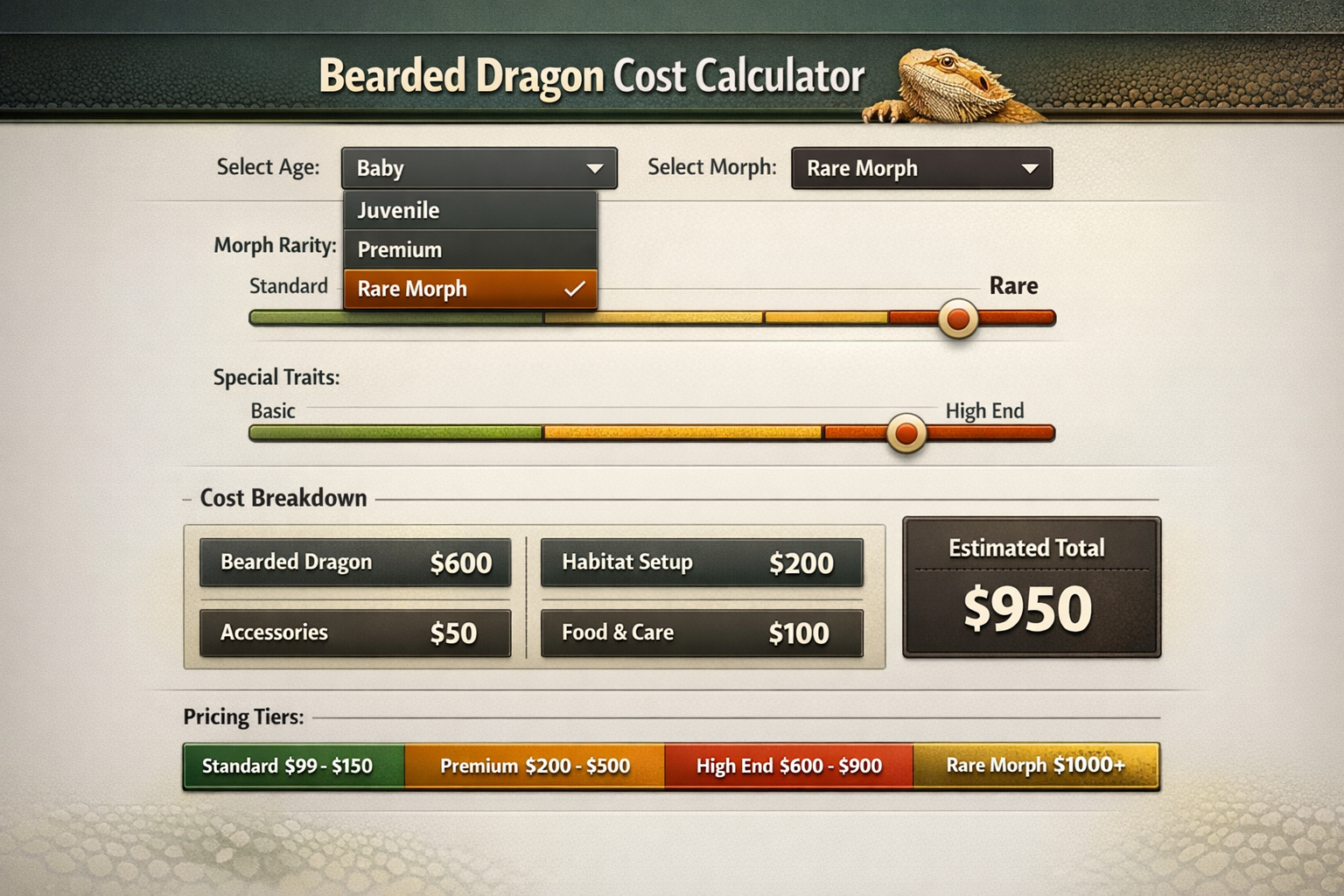
Task: Click the Habitat Setup $200 item
Action: pos(700,563)
